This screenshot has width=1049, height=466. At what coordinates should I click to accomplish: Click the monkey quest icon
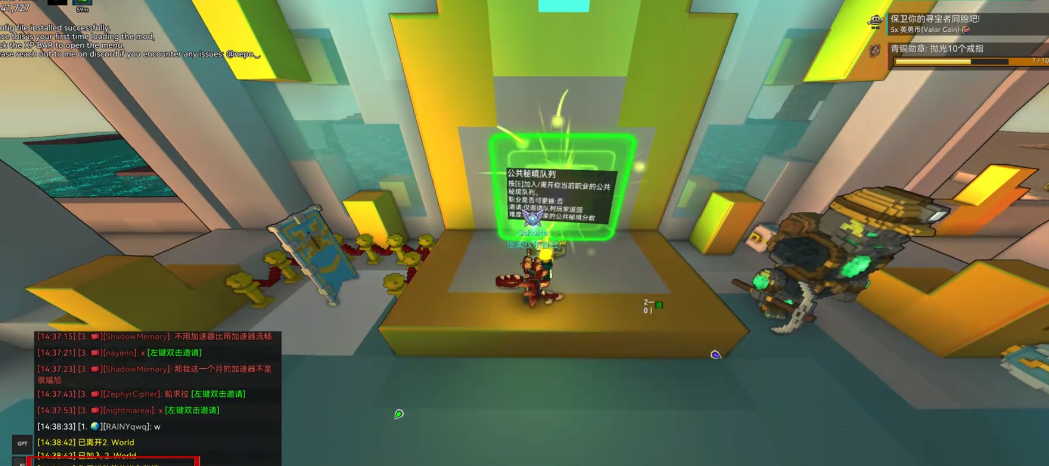pos(876,20)
